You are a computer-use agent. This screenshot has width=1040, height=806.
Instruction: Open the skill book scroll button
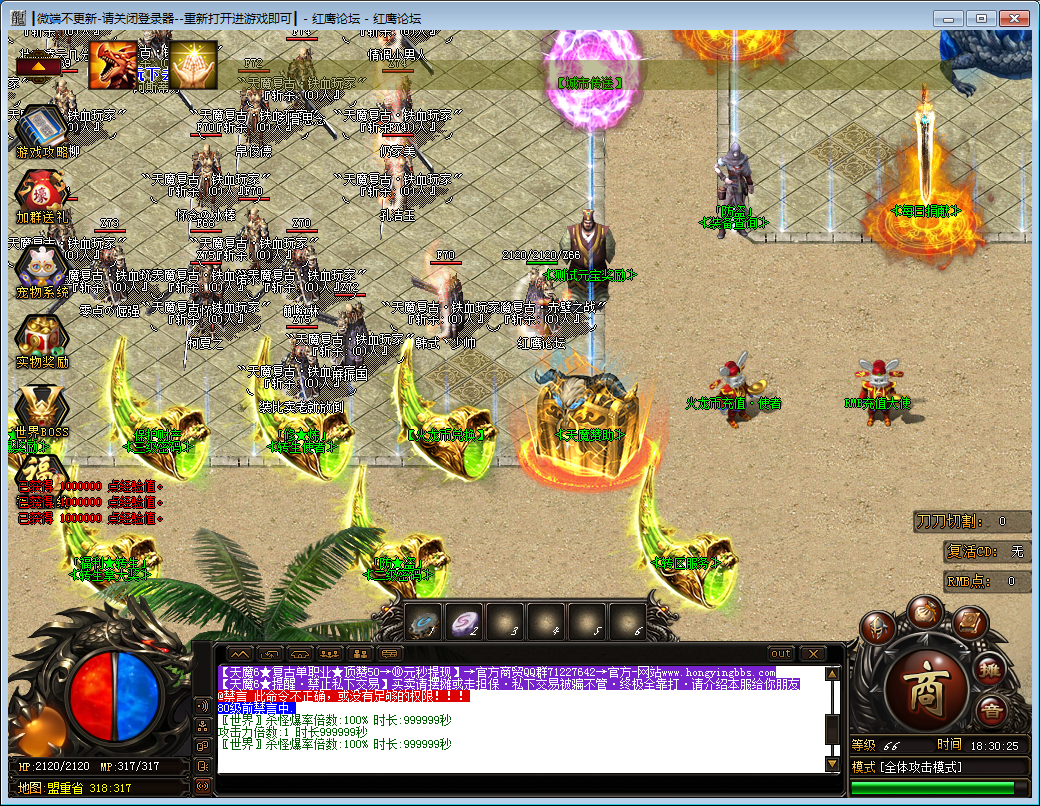[969, 625]
